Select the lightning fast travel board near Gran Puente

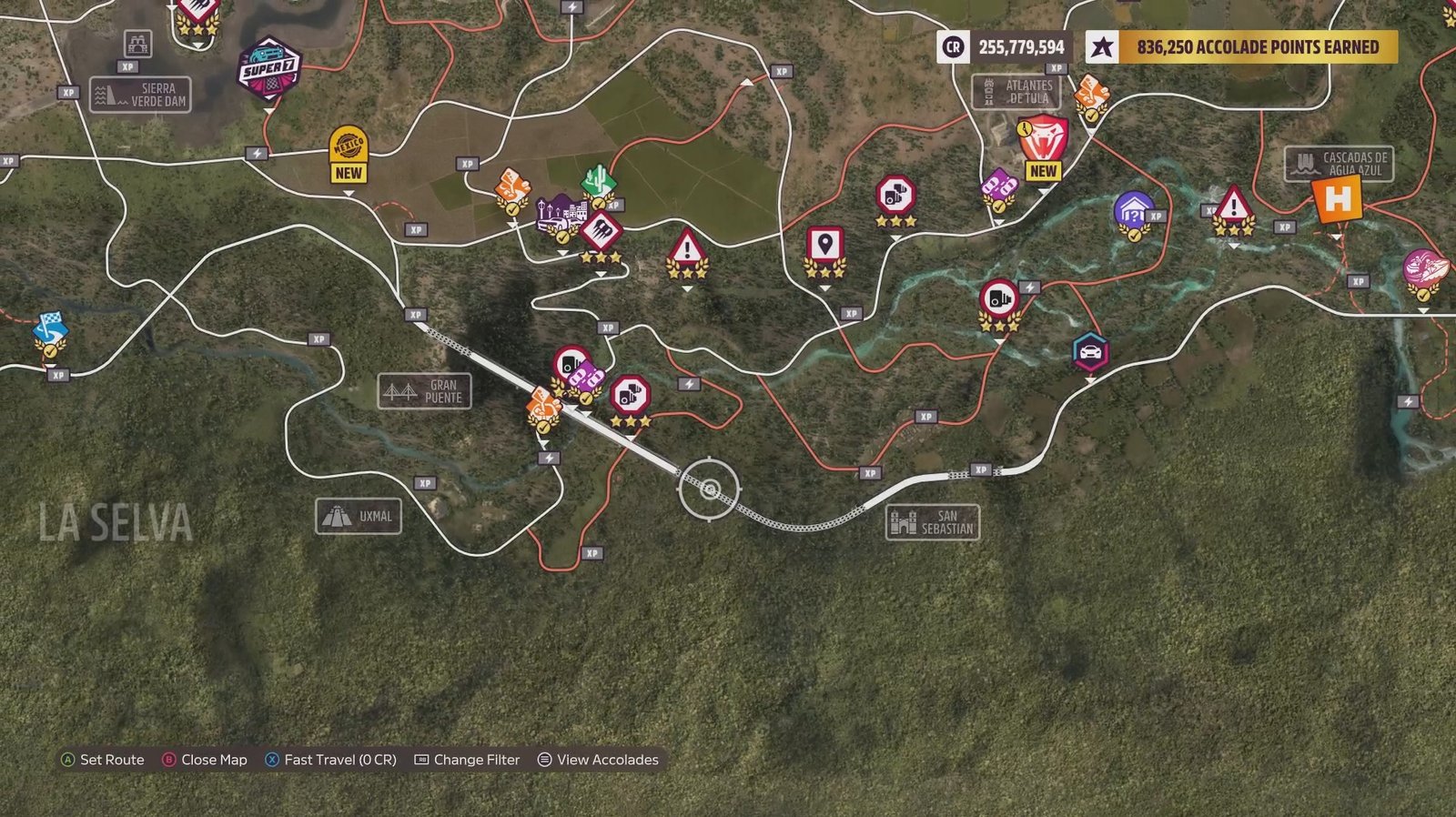pos(550,456)
